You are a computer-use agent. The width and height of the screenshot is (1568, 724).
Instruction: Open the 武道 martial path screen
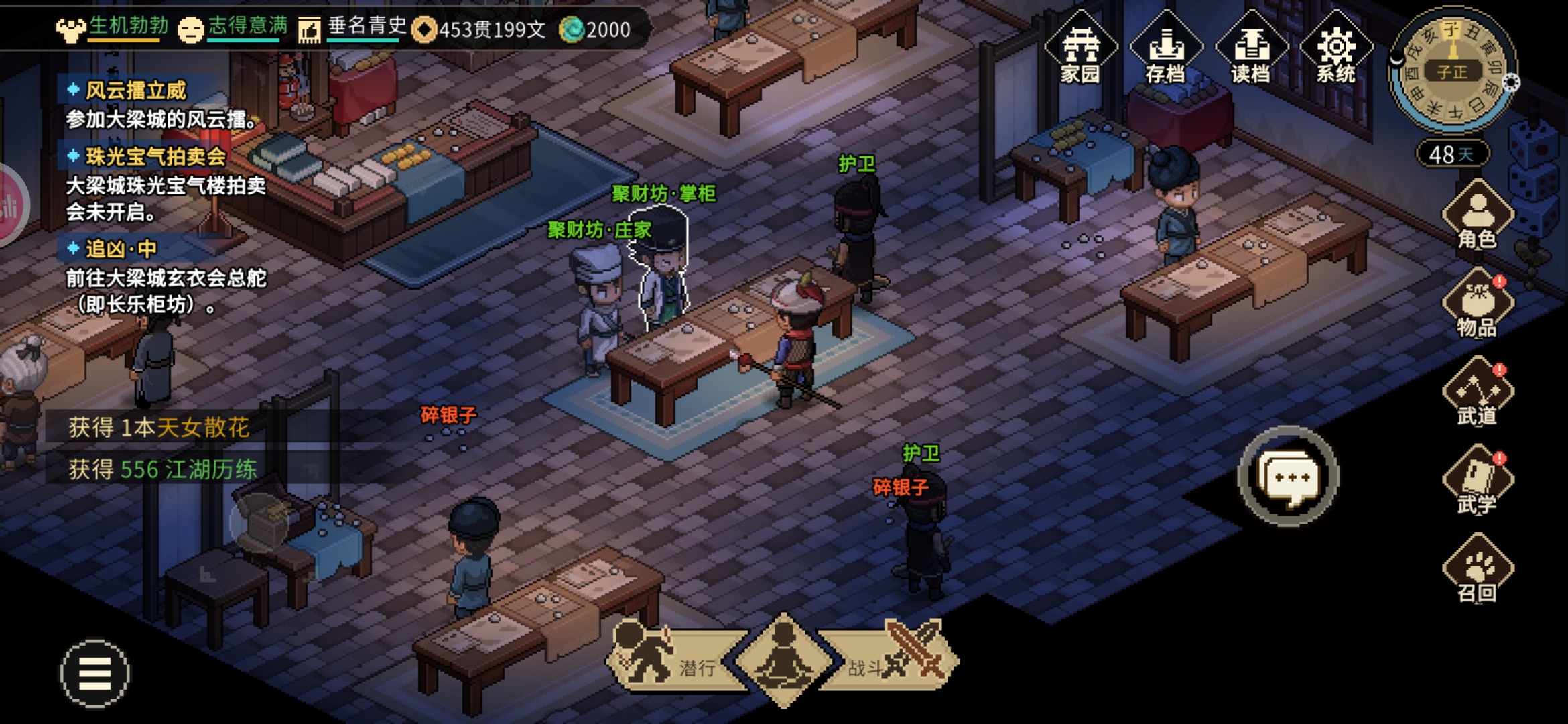click(1478, 392)
